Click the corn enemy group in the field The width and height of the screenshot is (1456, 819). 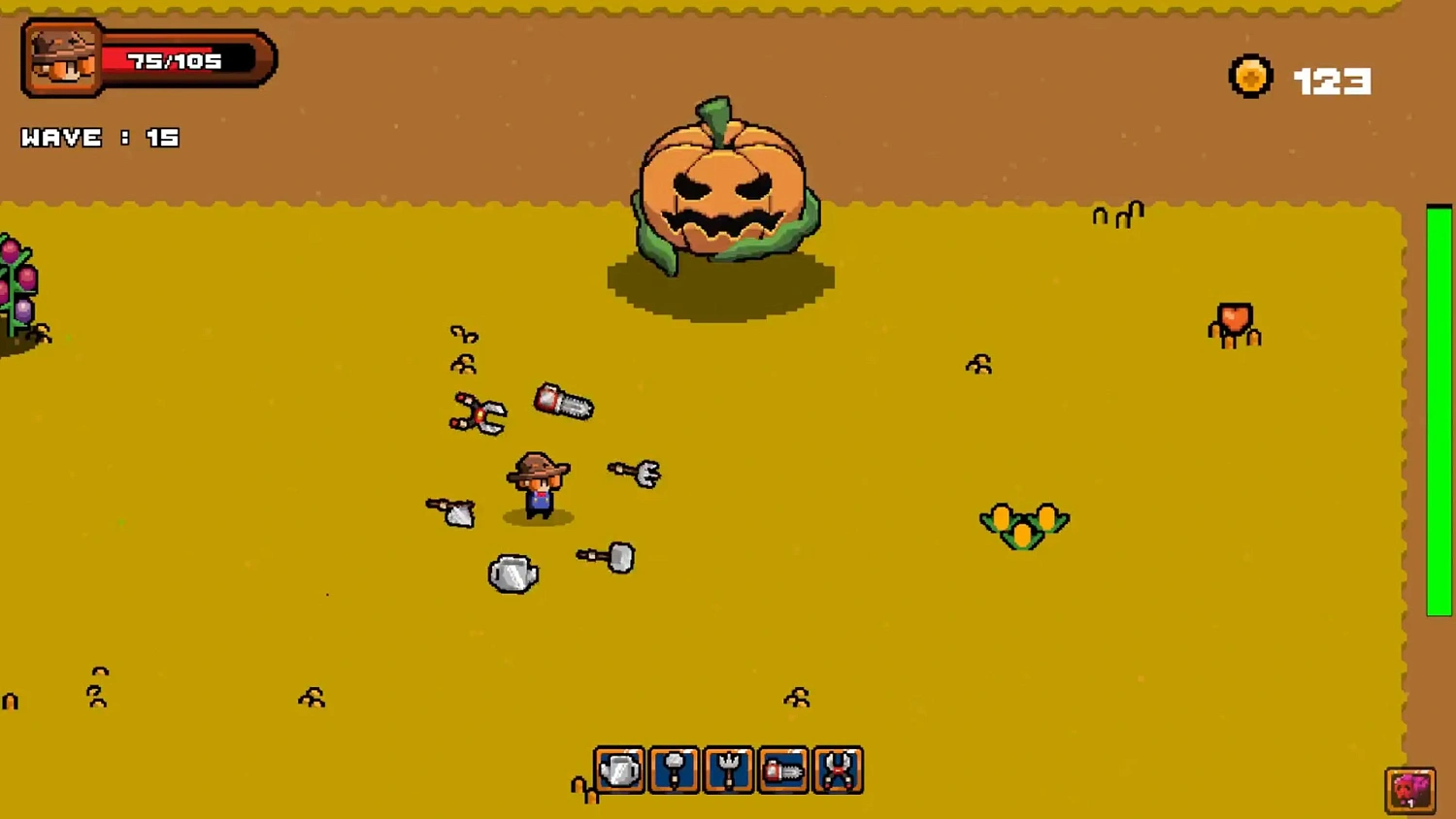tap(1024, 524)
